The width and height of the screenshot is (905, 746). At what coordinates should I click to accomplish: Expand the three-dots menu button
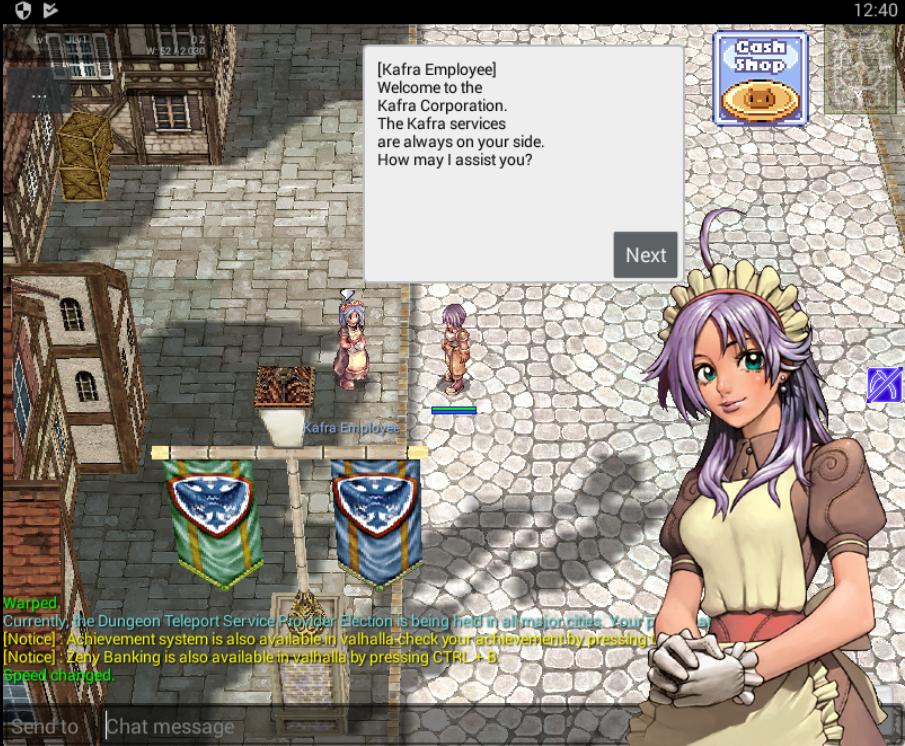coord(39,95)
